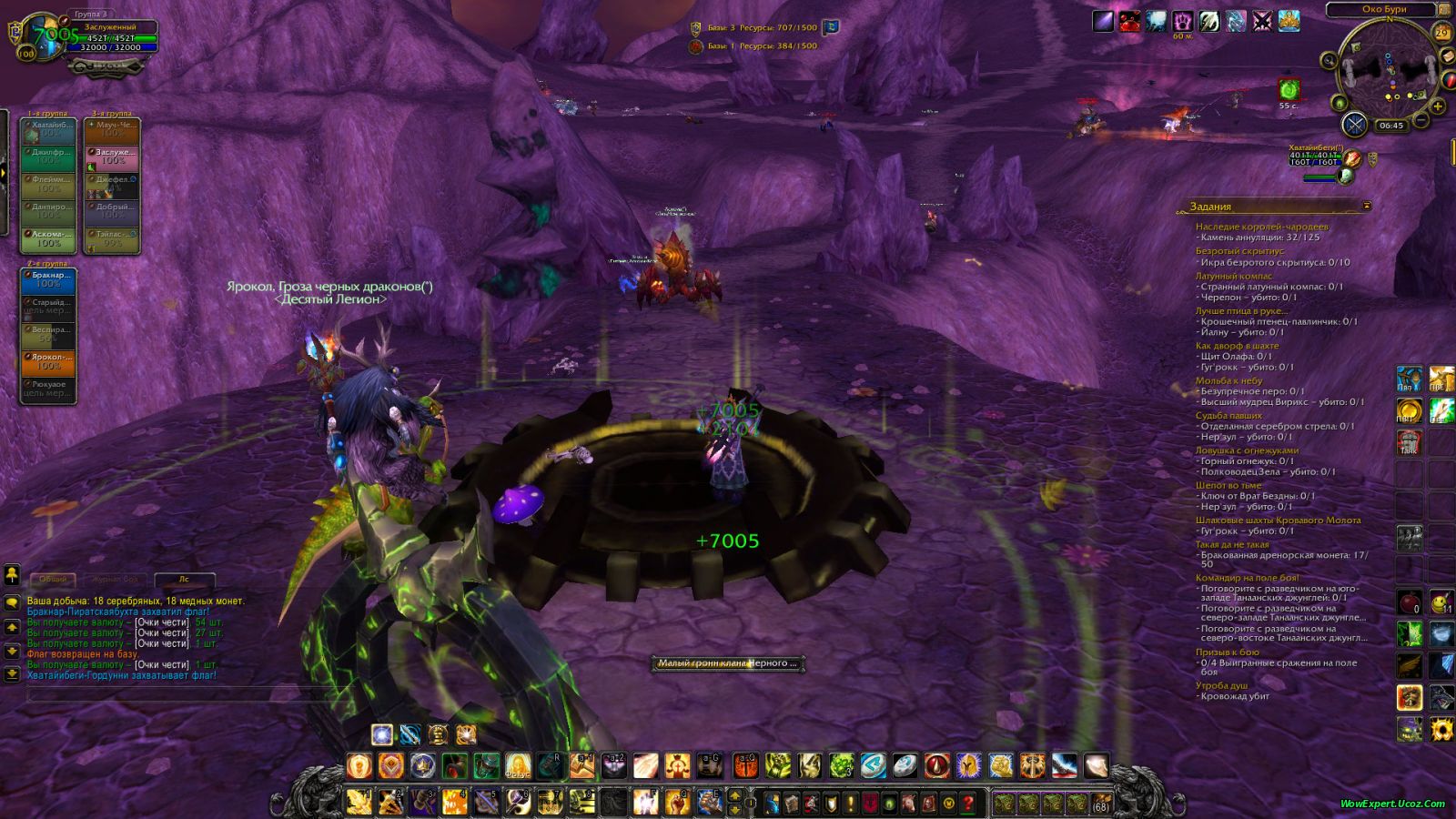Activate the ability in the slot labeled 1

(x=360, y=801)
